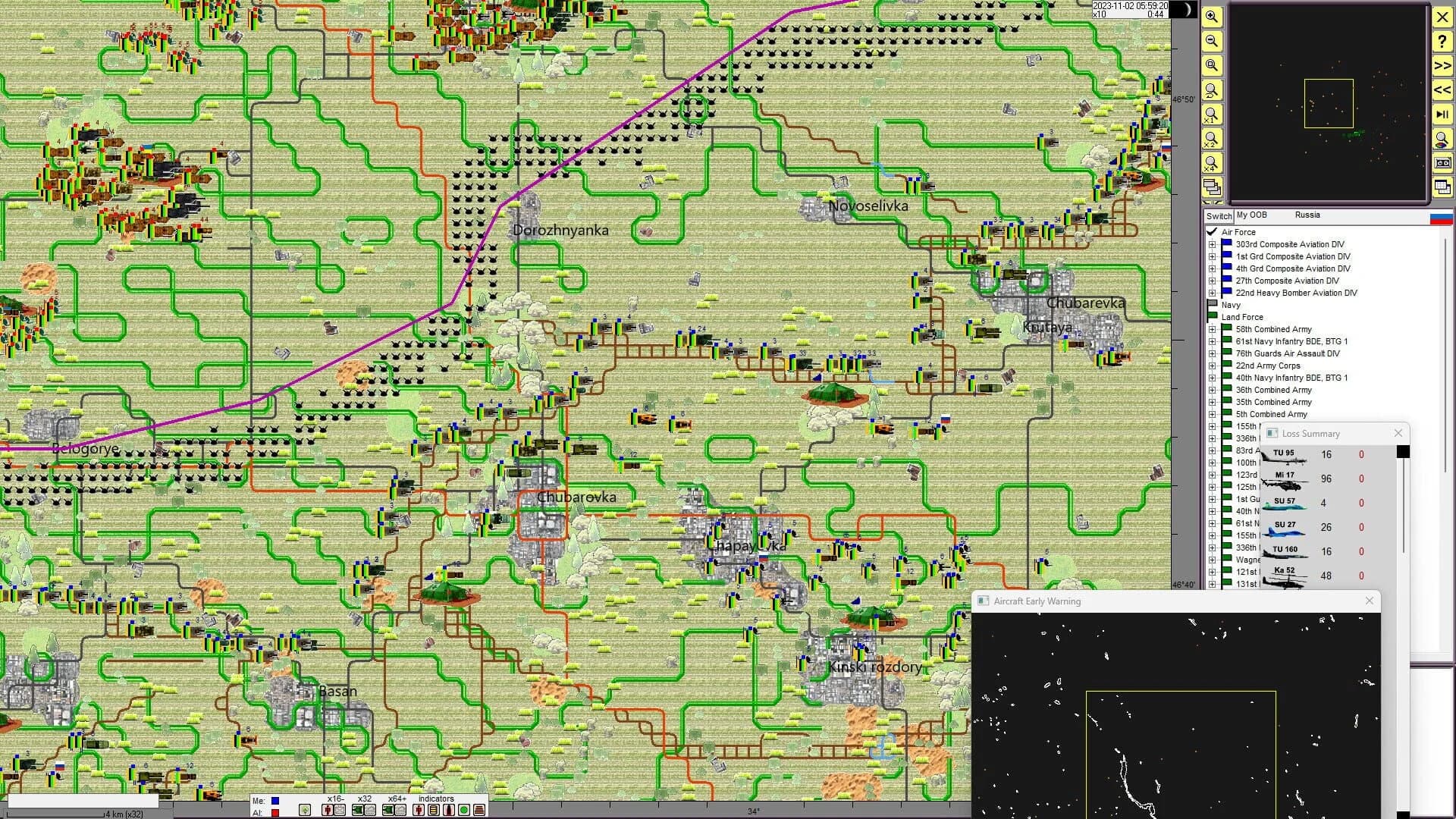The image size is (1456, 819).
Task: Click the cassette recorder icon
Action: click(1442, 163)
